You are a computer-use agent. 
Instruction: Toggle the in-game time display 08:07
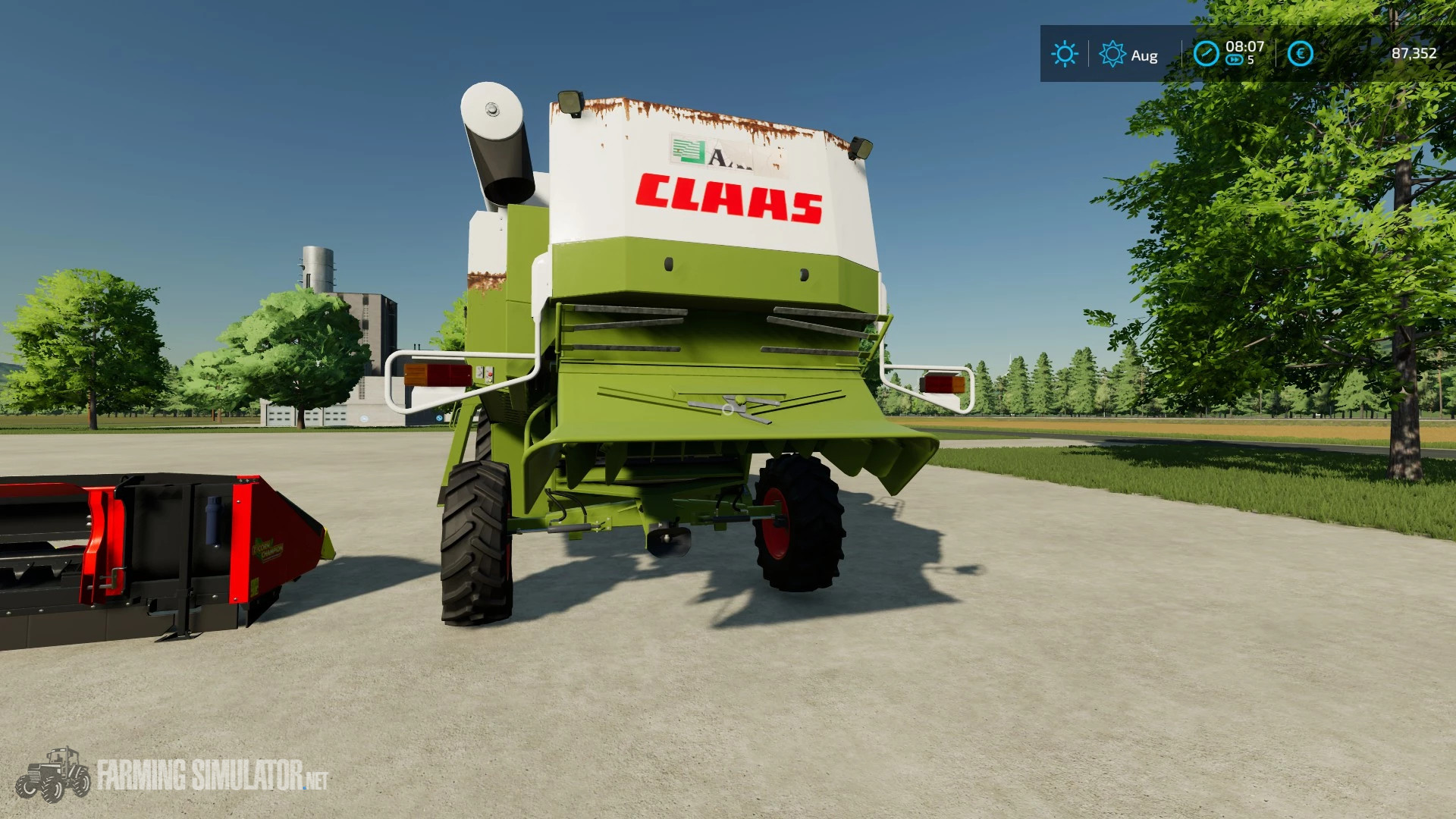[1246, 47]
